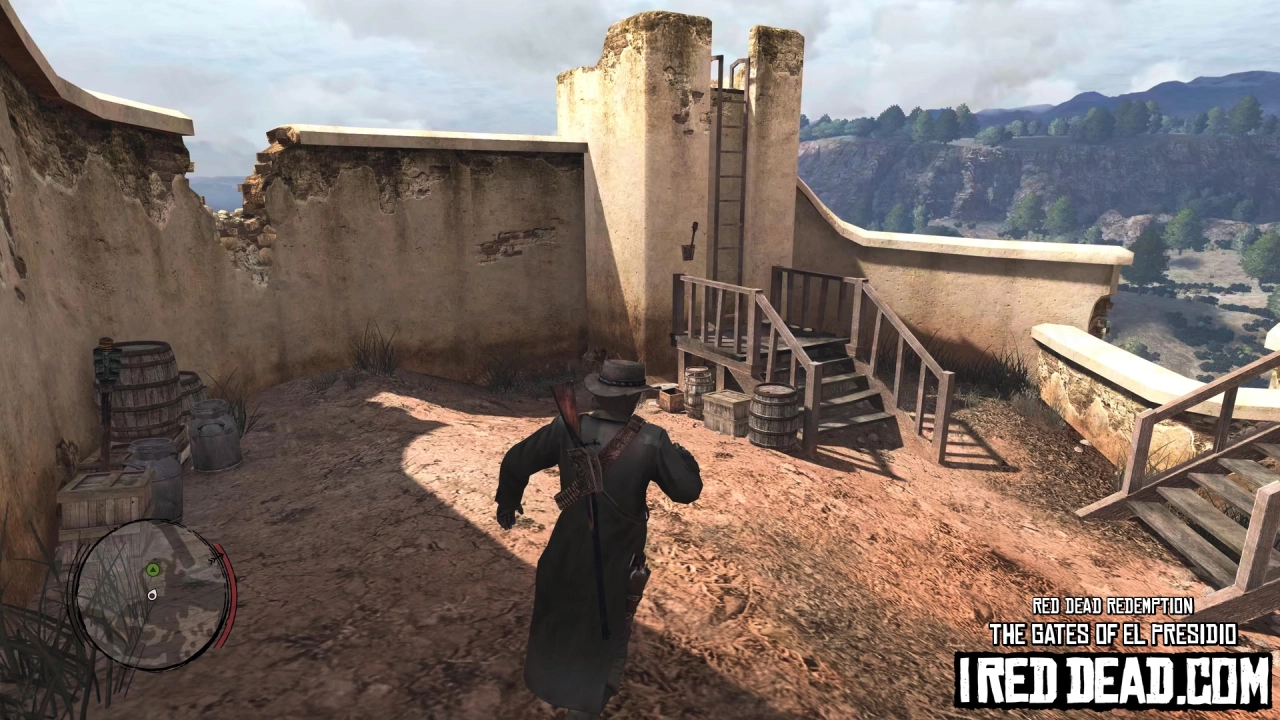Click the white waypoint marker on minimap

152,595
